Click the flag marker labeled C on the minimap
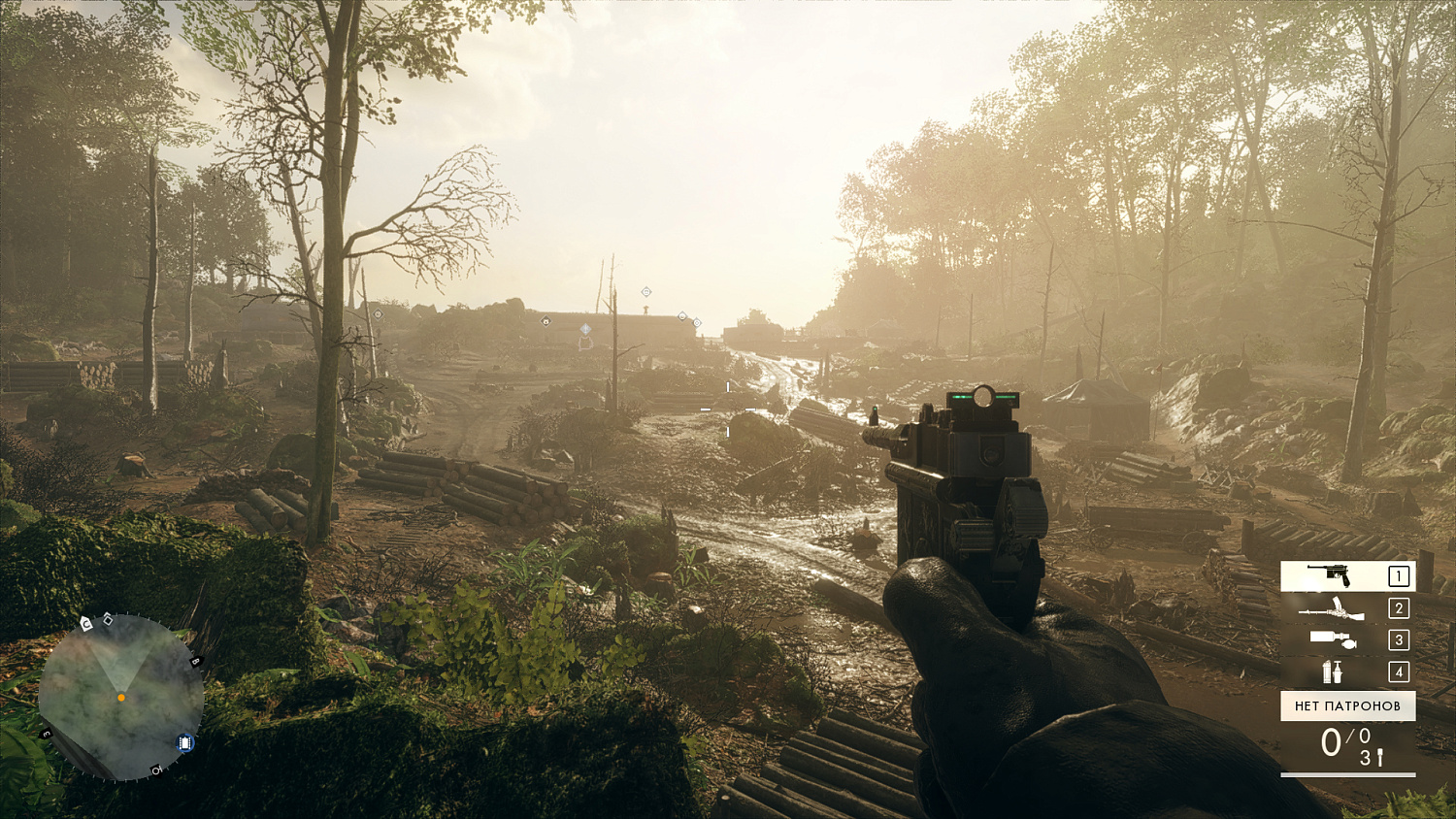 [x=85, y=623]
